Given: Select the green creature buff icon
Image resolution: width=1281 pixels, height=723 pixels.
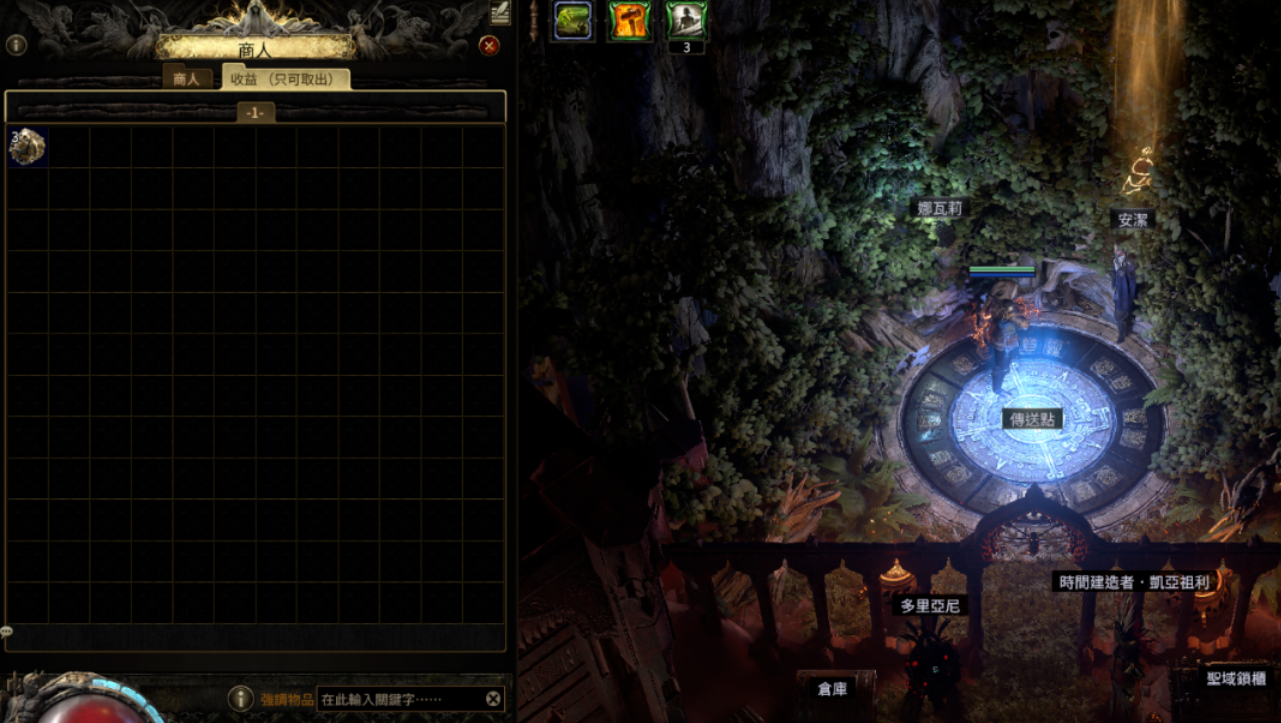Looking at the screenshot, I should (x=573, y=21).
